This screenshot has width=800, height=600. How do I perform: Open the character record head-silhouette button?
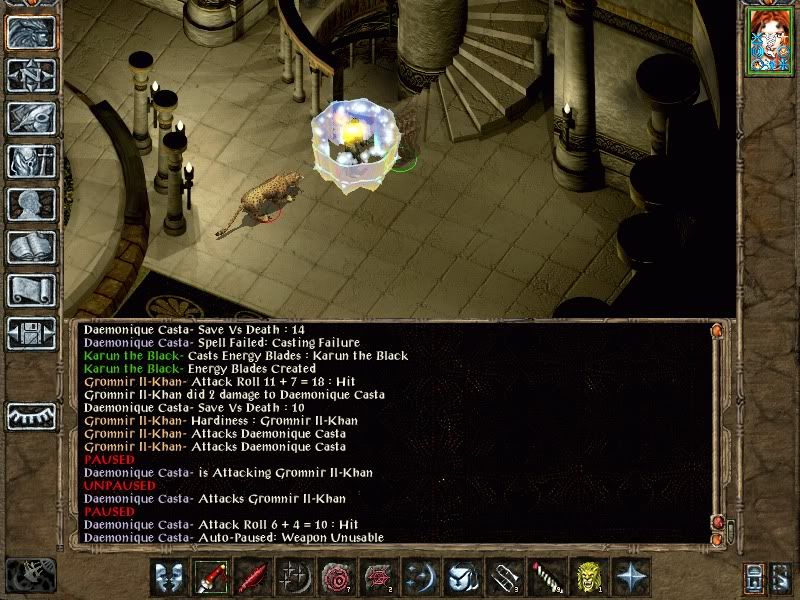tap(31, 204)
